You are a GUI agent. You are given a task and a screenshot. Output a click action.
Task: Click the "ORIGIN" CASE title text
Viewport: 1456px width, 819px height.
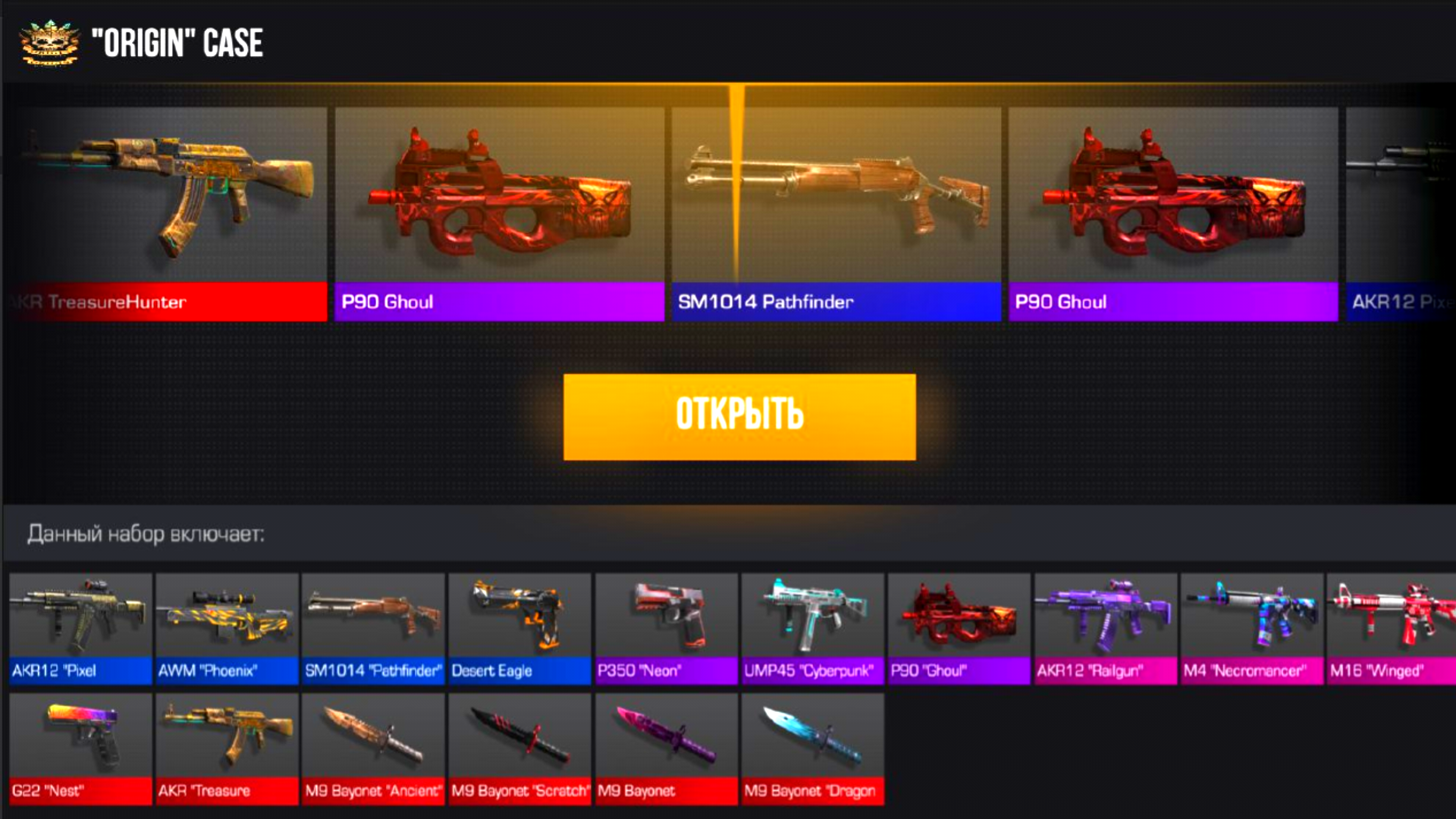pos(176,43)
